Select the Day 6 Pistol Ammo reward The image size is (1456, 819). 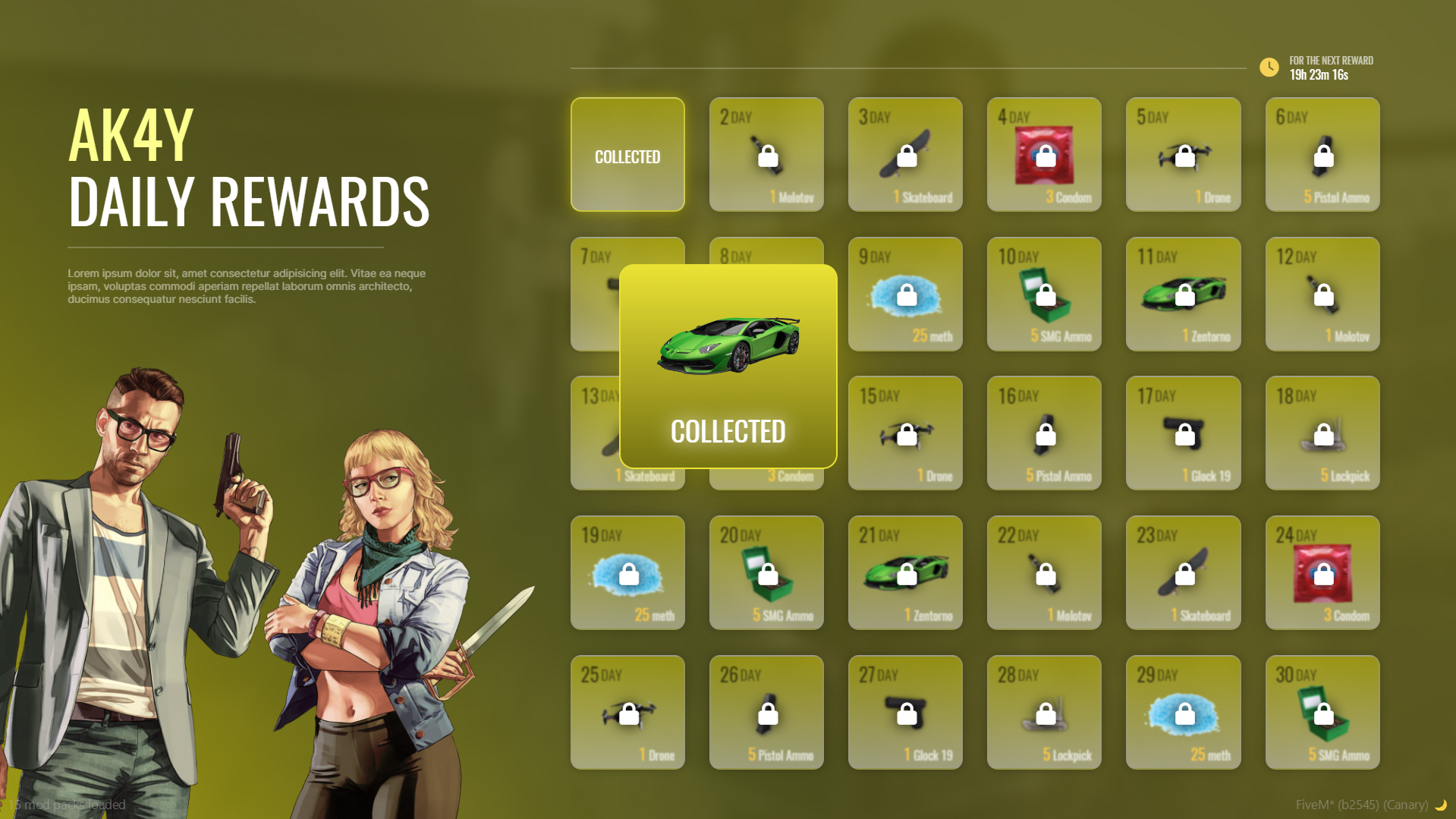(x=1322, y=154)
